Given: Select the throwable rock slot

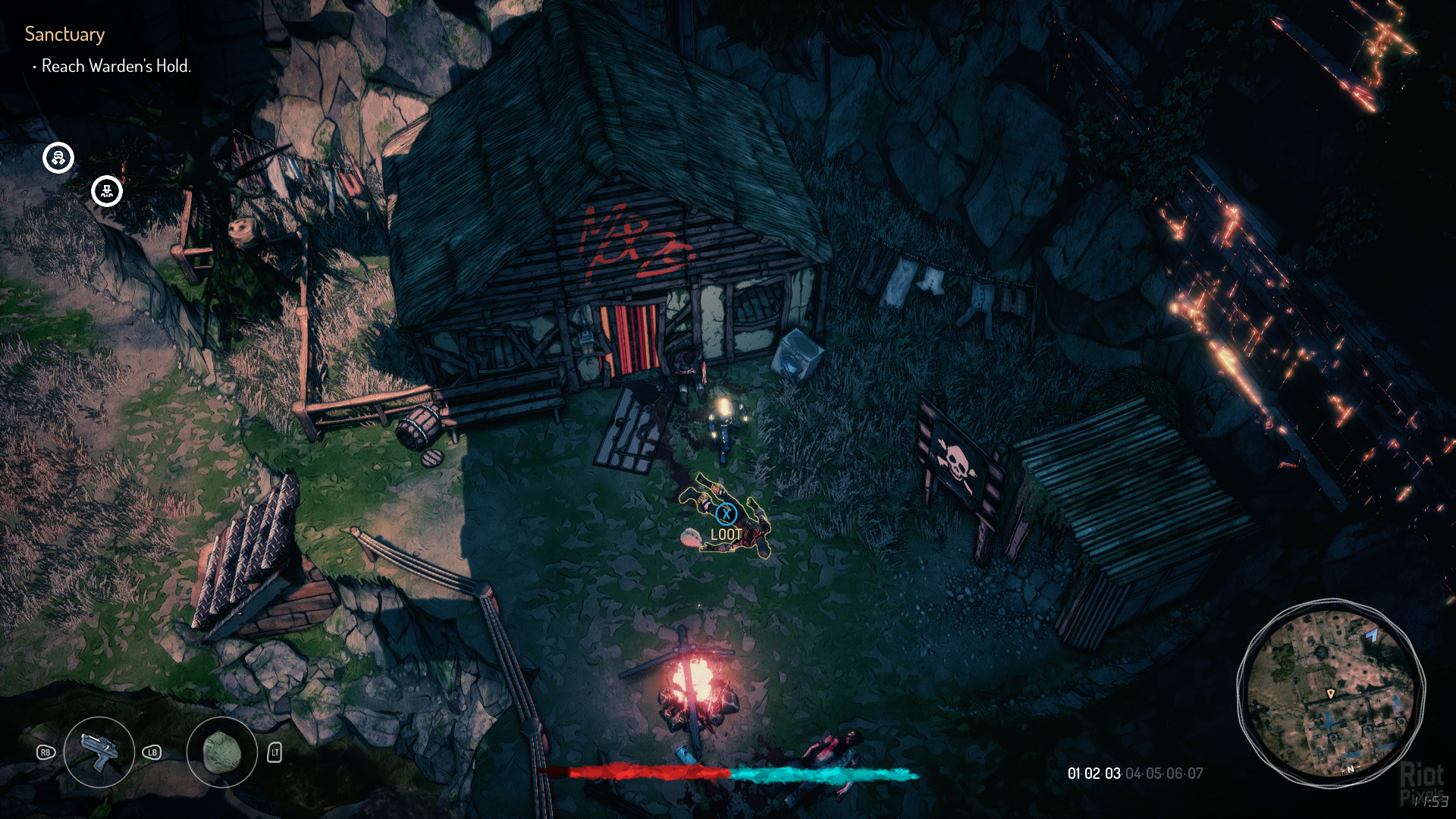Looking at the screenshot, I should coord(221,752).
